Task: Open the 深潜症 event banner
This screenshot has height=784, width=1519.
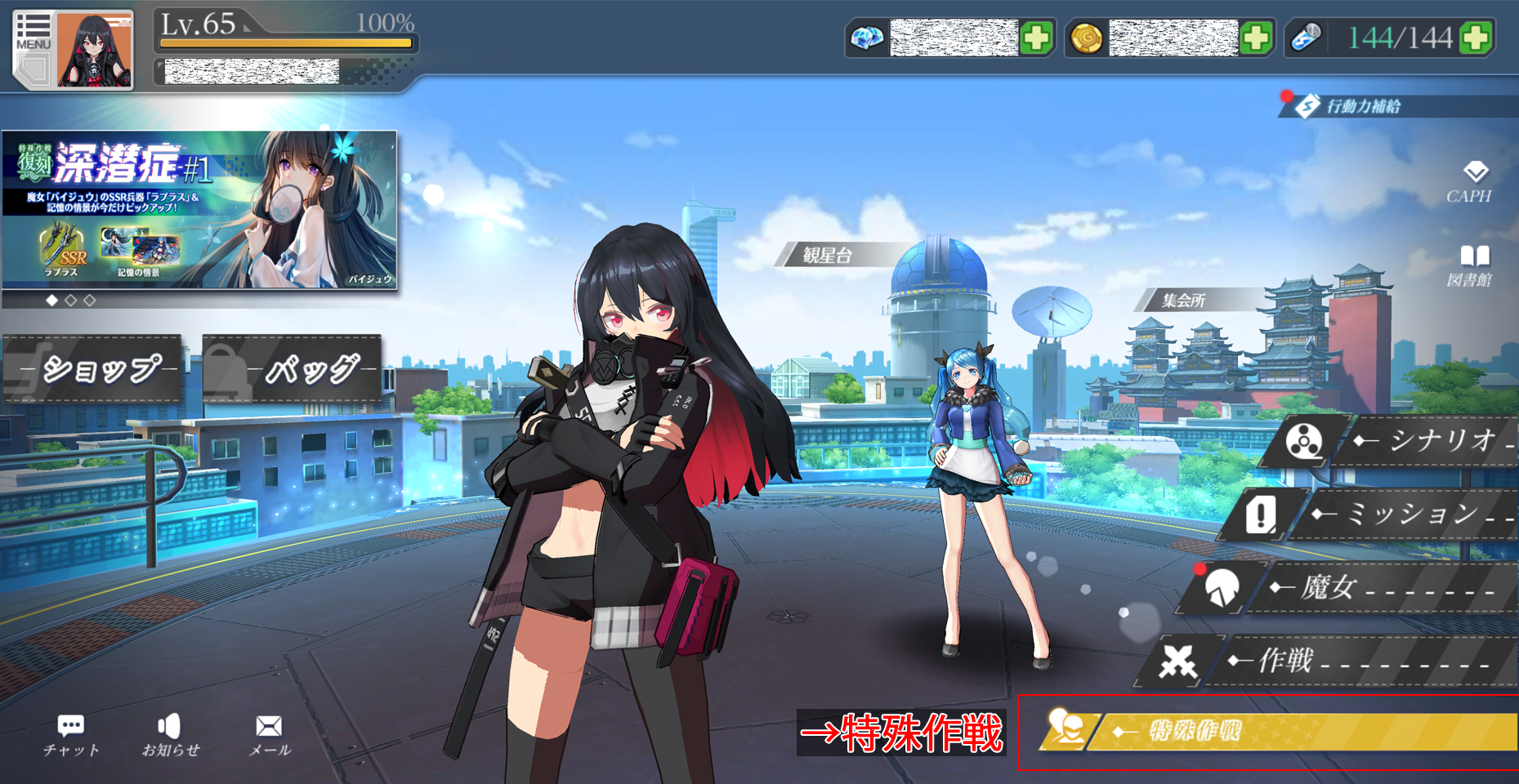Action: point(199,209)
